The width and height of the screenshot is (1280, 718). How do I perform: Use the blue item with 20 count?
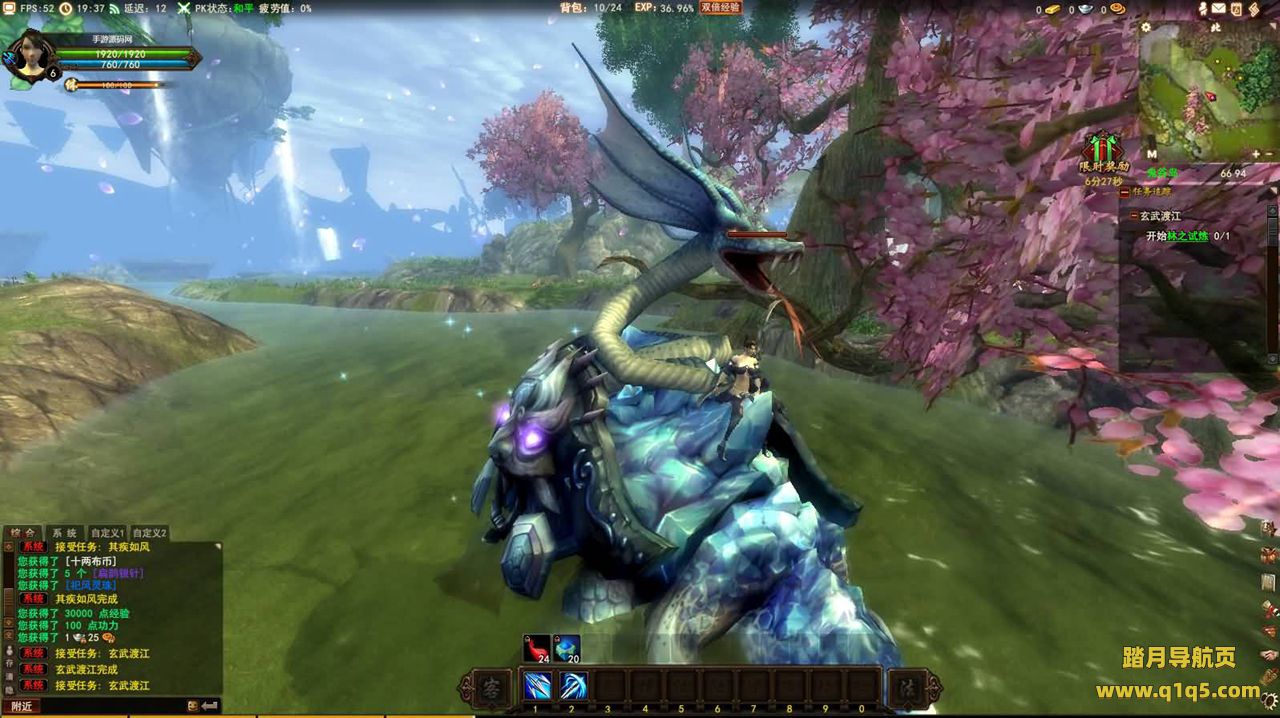point(567,649)
